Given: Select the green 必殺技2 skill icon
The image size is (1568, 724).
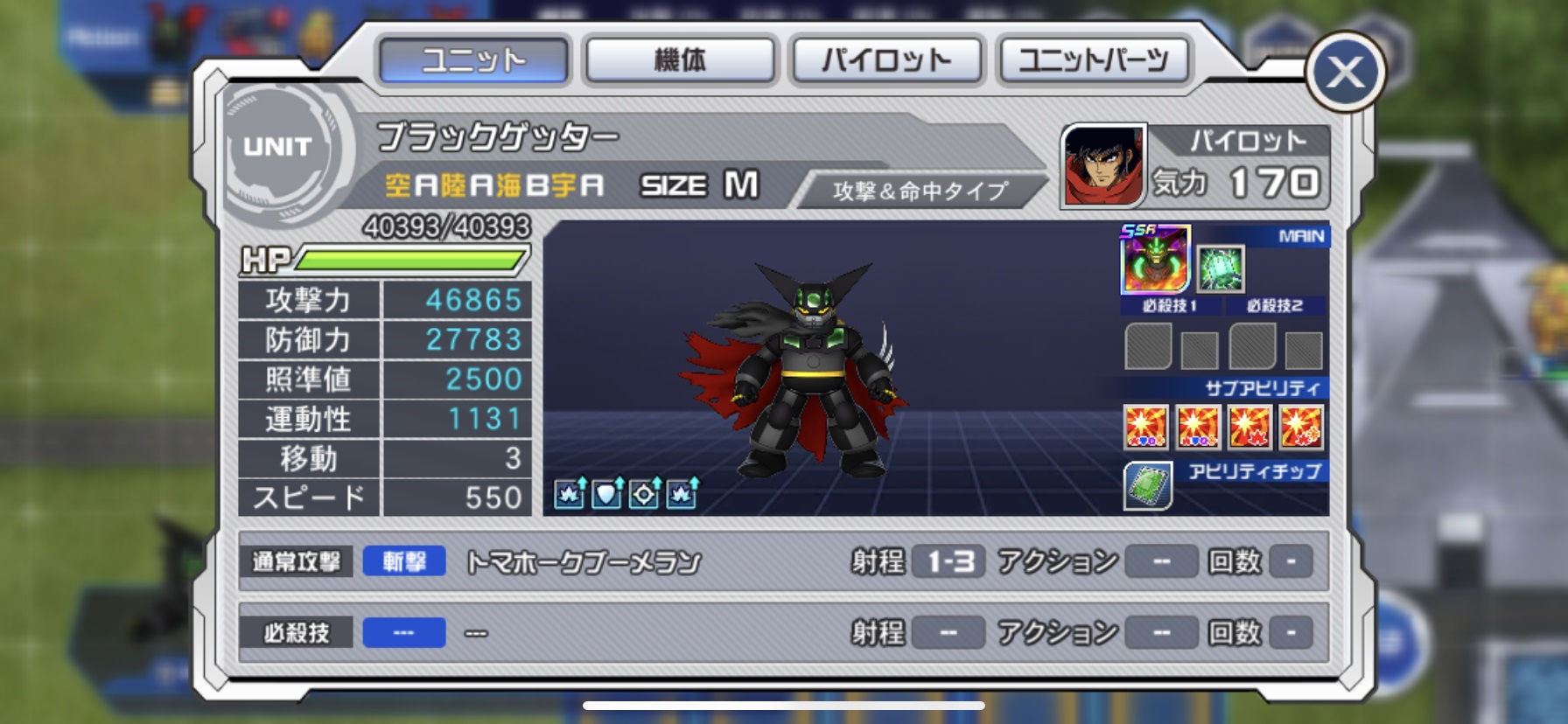Looking at the screenshot, I should tap(1220, 268).
